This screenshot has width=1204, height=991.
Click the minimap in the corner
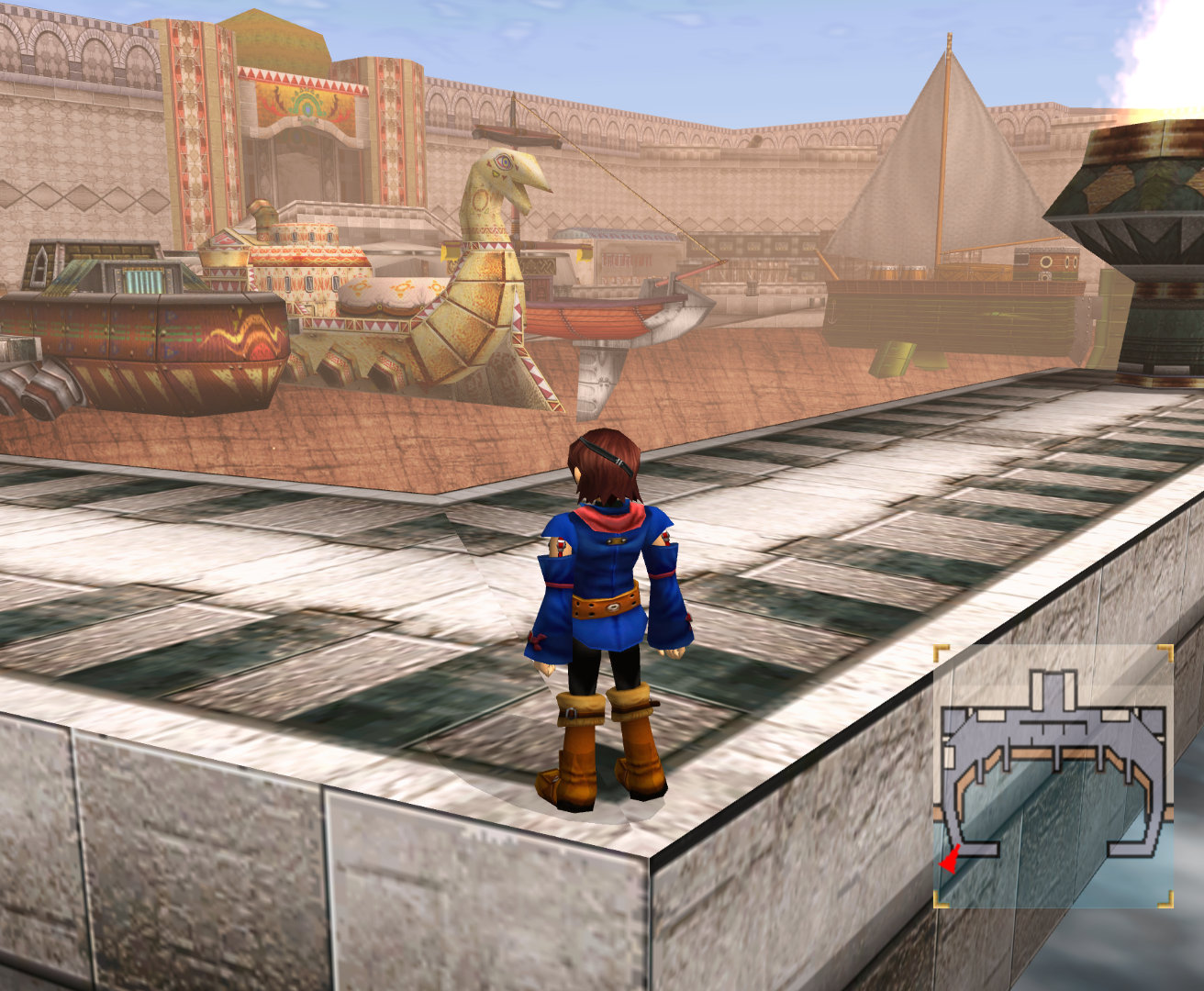tap(1053, 776)
